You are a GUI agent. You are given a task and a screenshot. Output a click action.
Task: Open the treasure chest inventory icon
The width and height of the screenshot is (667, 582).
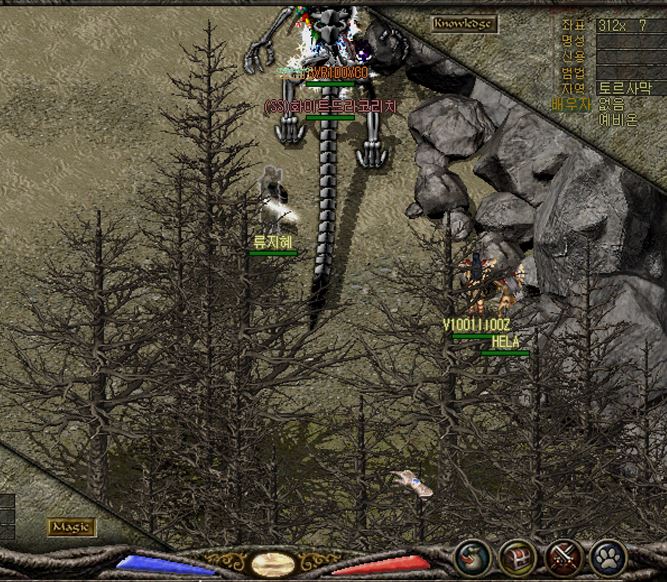(517, 556)
